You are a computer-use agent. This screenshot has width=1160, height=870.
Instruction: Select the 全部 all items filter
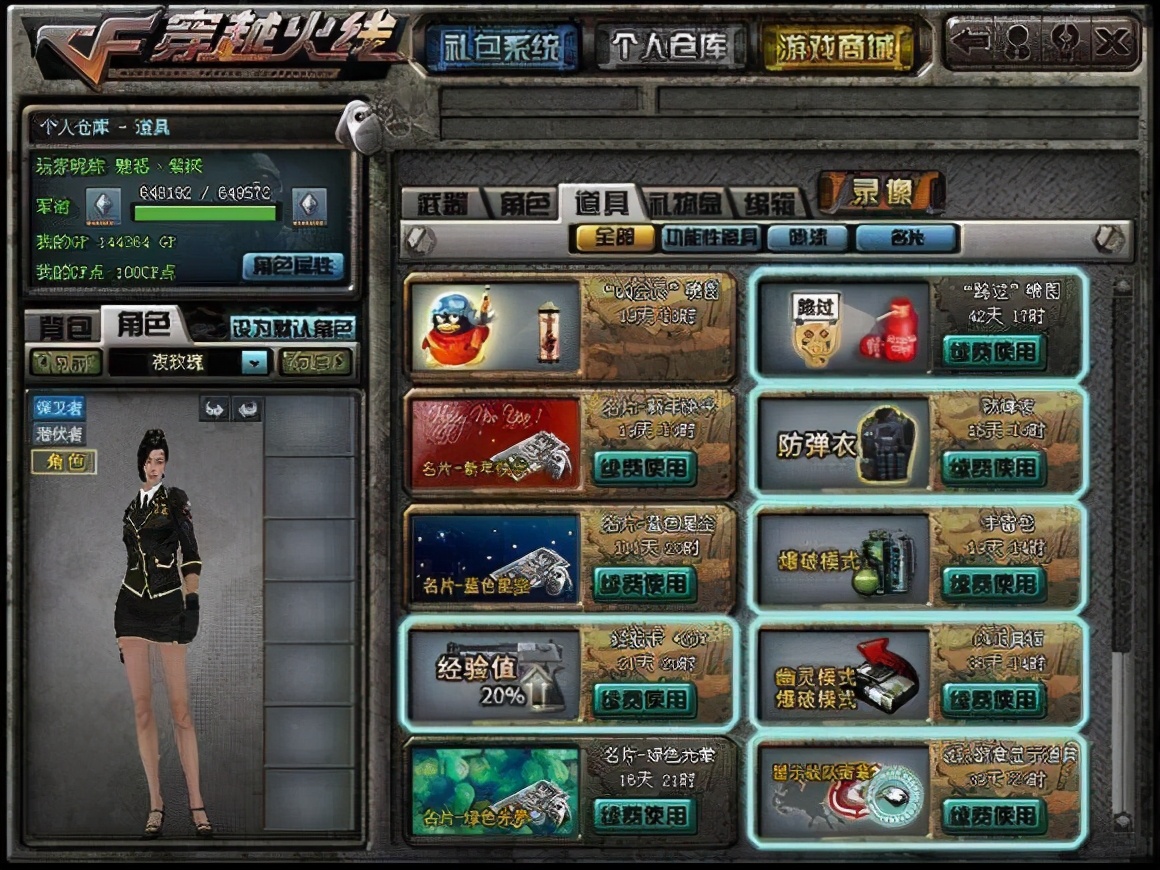[615, 238]
